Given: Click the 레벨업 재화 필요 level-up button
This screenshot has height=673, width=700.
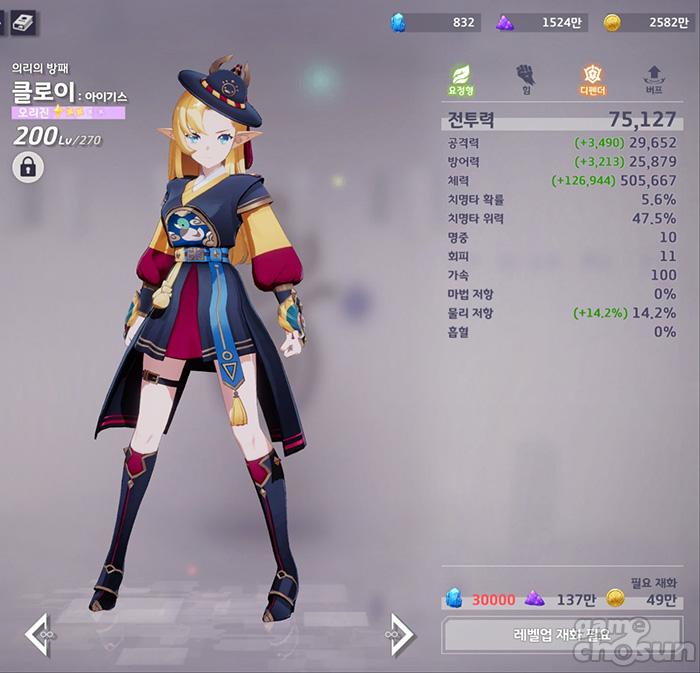Looking at the screenshot, I should pos(561,635).
